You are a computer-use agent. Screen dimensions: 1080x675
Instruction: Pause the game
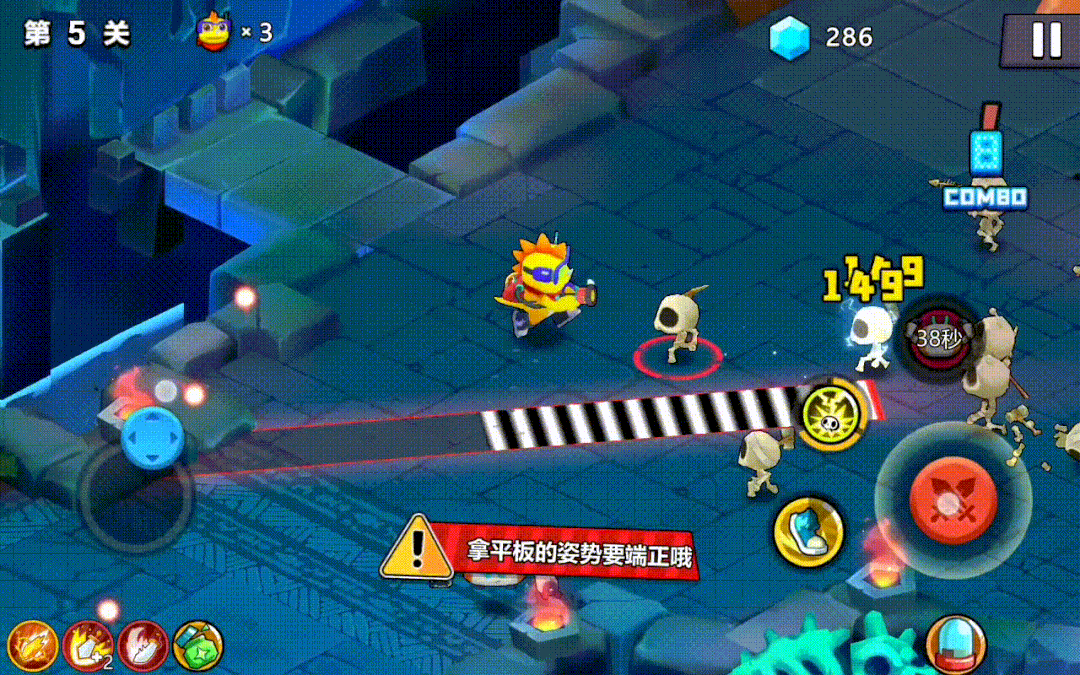(x=1046, y=39)
